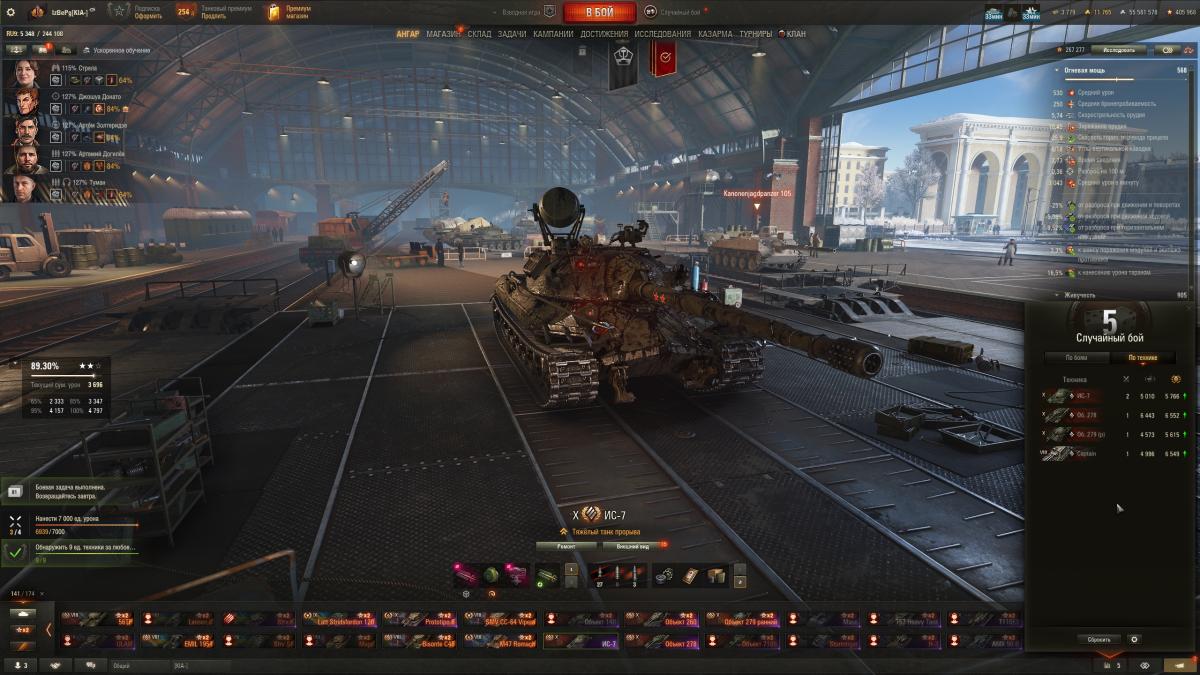Start battle with the red В БОЙ button
1200x675 pixels.
(x=599, y=12)
